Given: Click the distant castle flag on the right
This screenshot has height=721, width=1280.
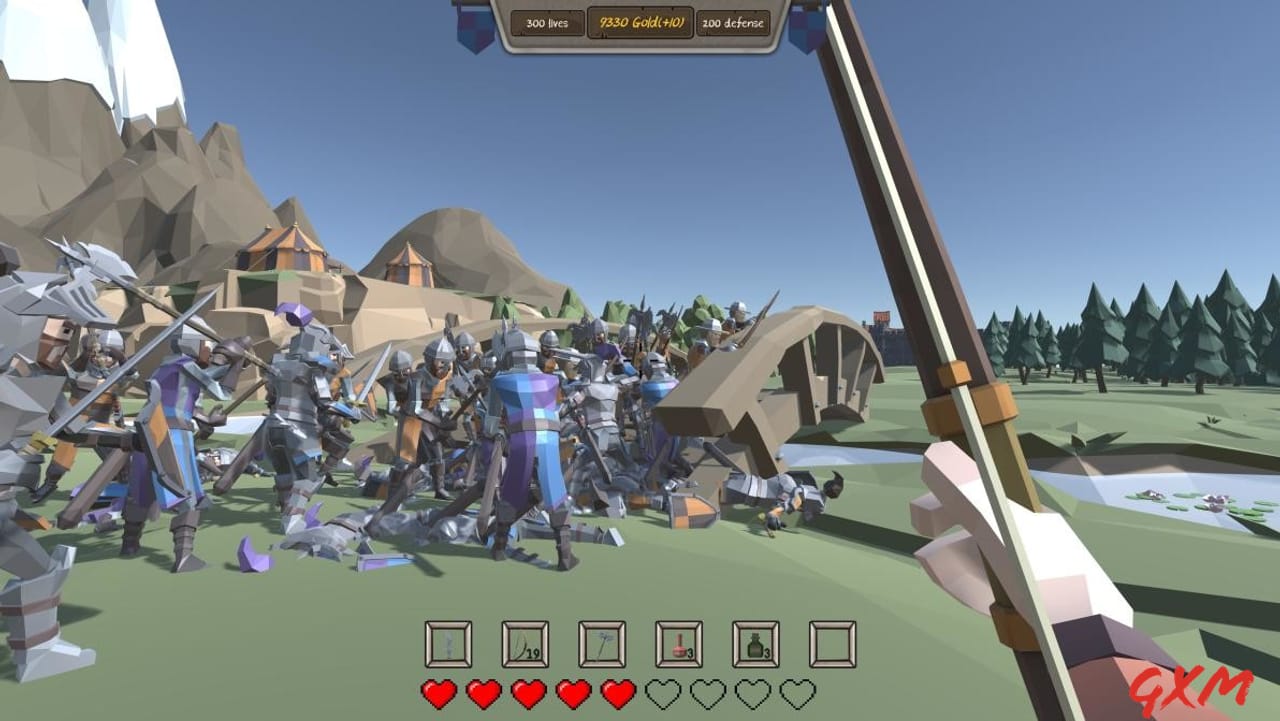Looking at the screenshot, I should pyautogui.click(x=882, y=315).
